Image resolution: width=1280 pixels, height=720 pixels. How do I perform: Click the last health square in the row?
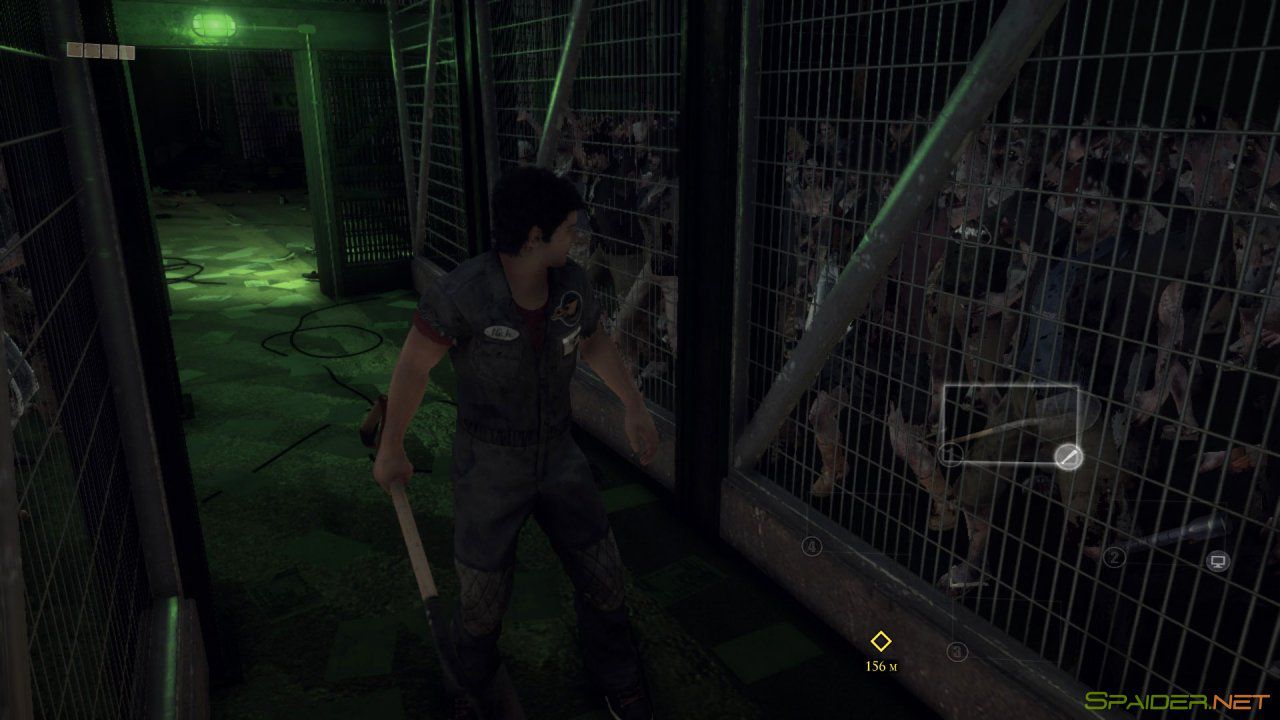[127, 50]
